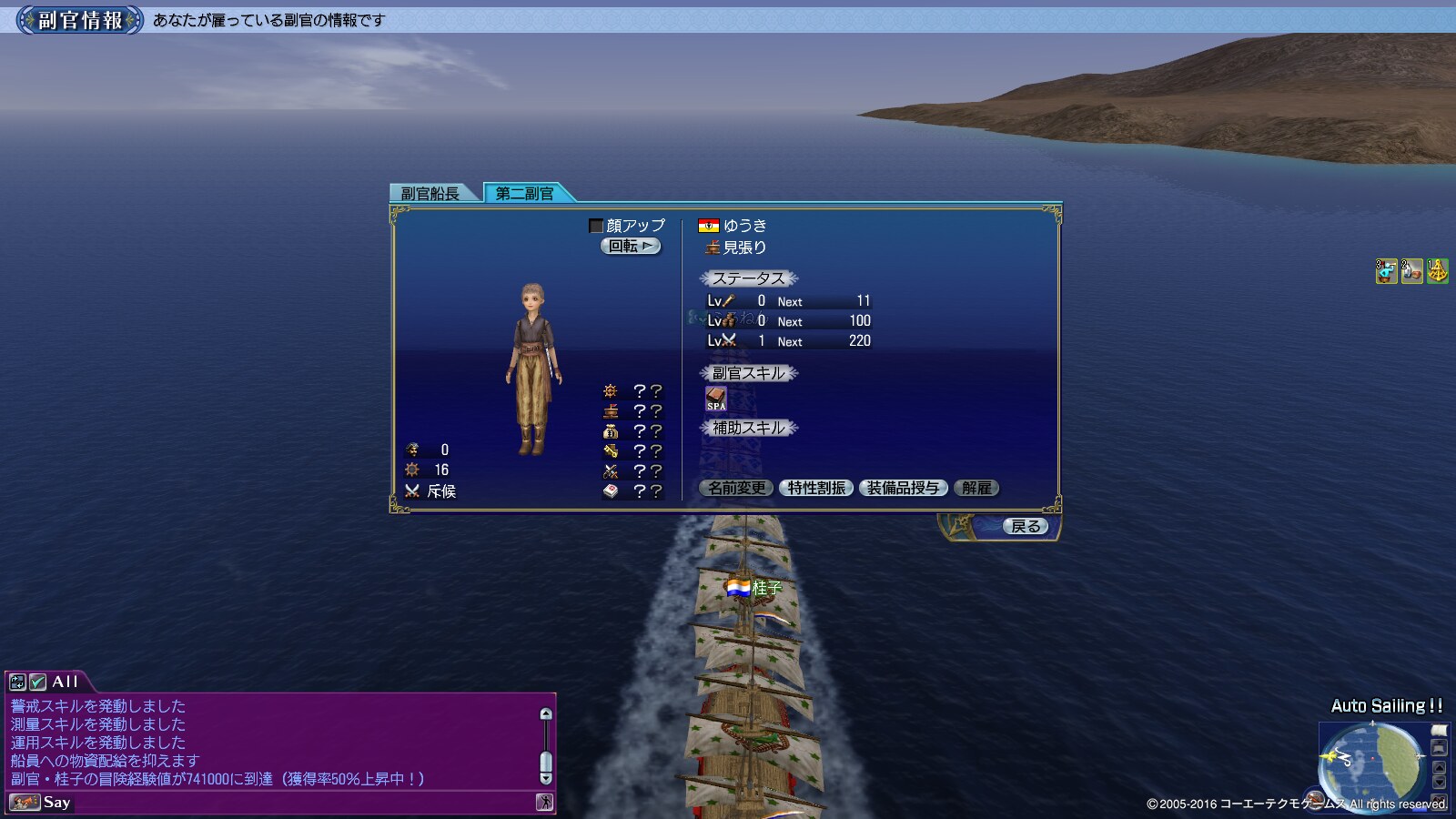
Task: Rotate the character with 回転 button
Action: pos(631,247)
